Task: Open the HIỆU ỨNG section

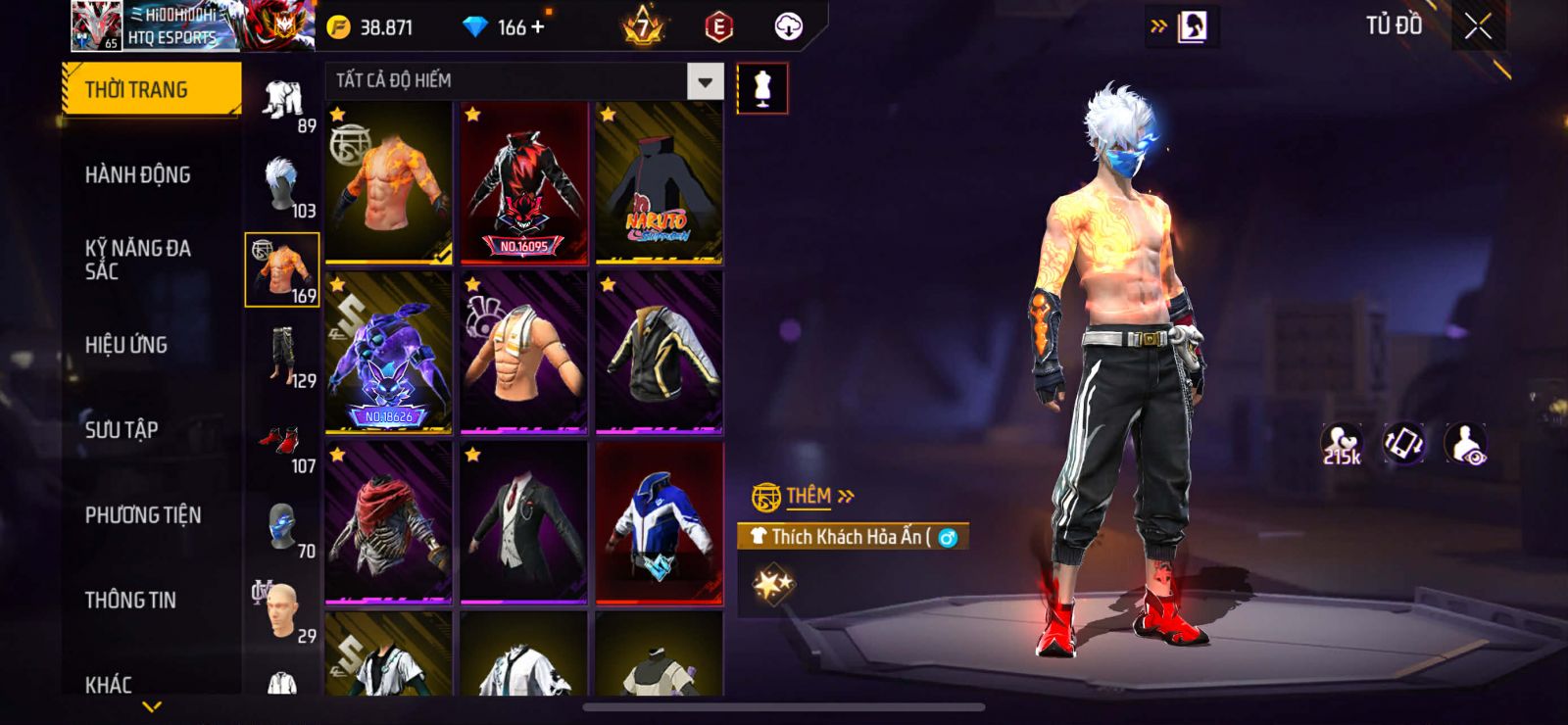Action: coord(125,345)
